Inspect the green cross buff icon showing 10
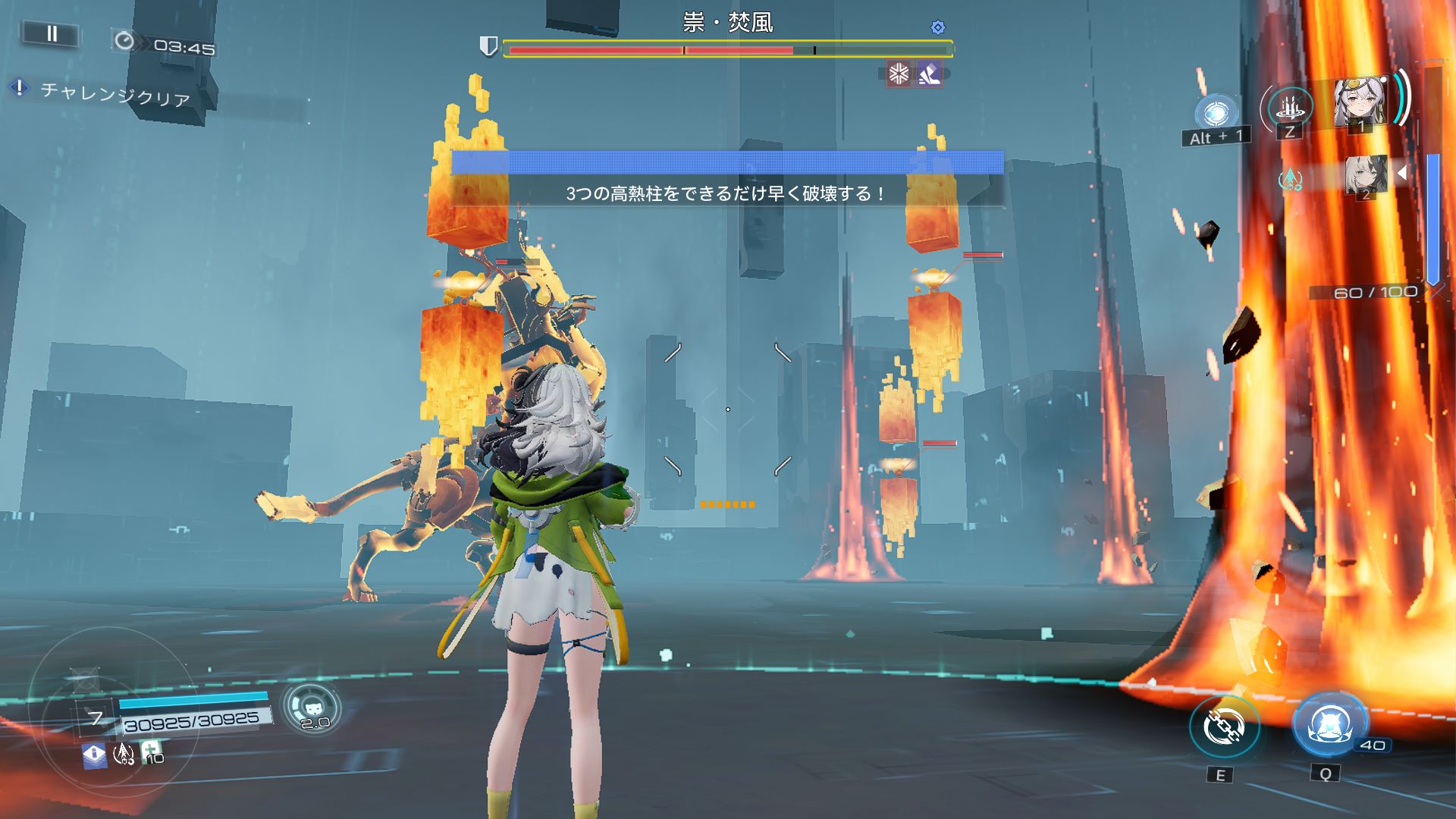Screen dimensions: 1456x819 point(151,752)
